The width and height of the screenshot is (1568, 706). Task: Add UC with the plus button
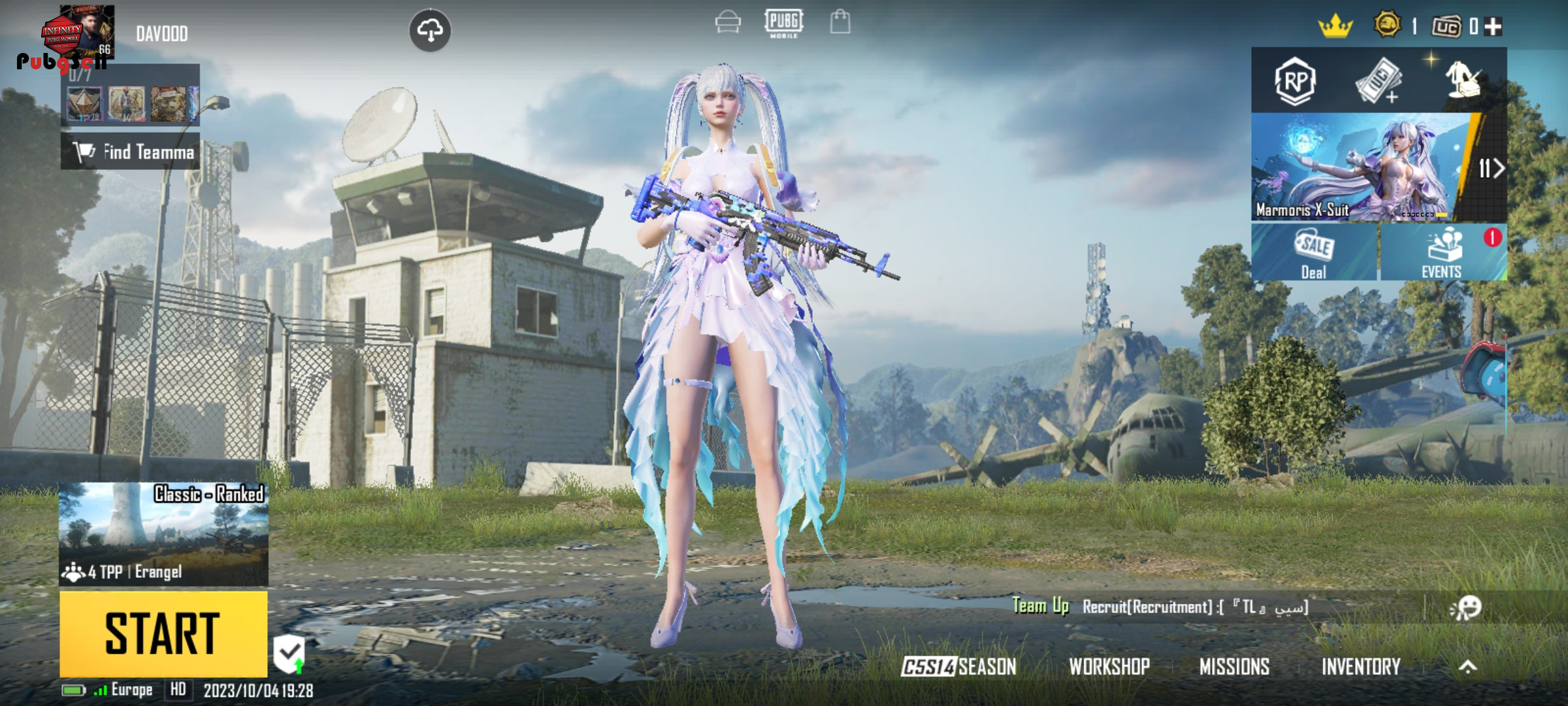(x=1493, y=26)
